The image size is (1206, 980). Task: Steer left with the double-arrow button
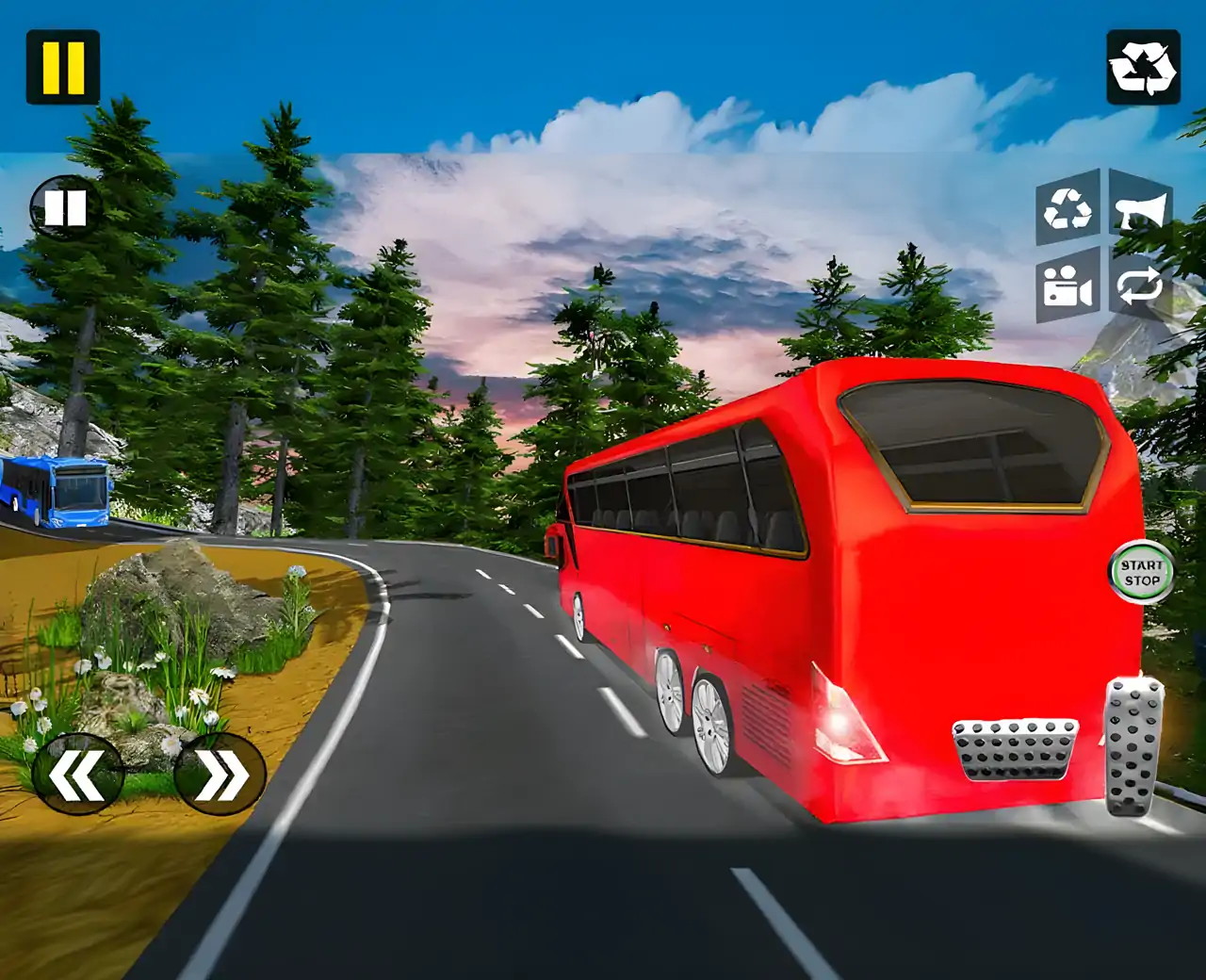click(x=77, y=775)
